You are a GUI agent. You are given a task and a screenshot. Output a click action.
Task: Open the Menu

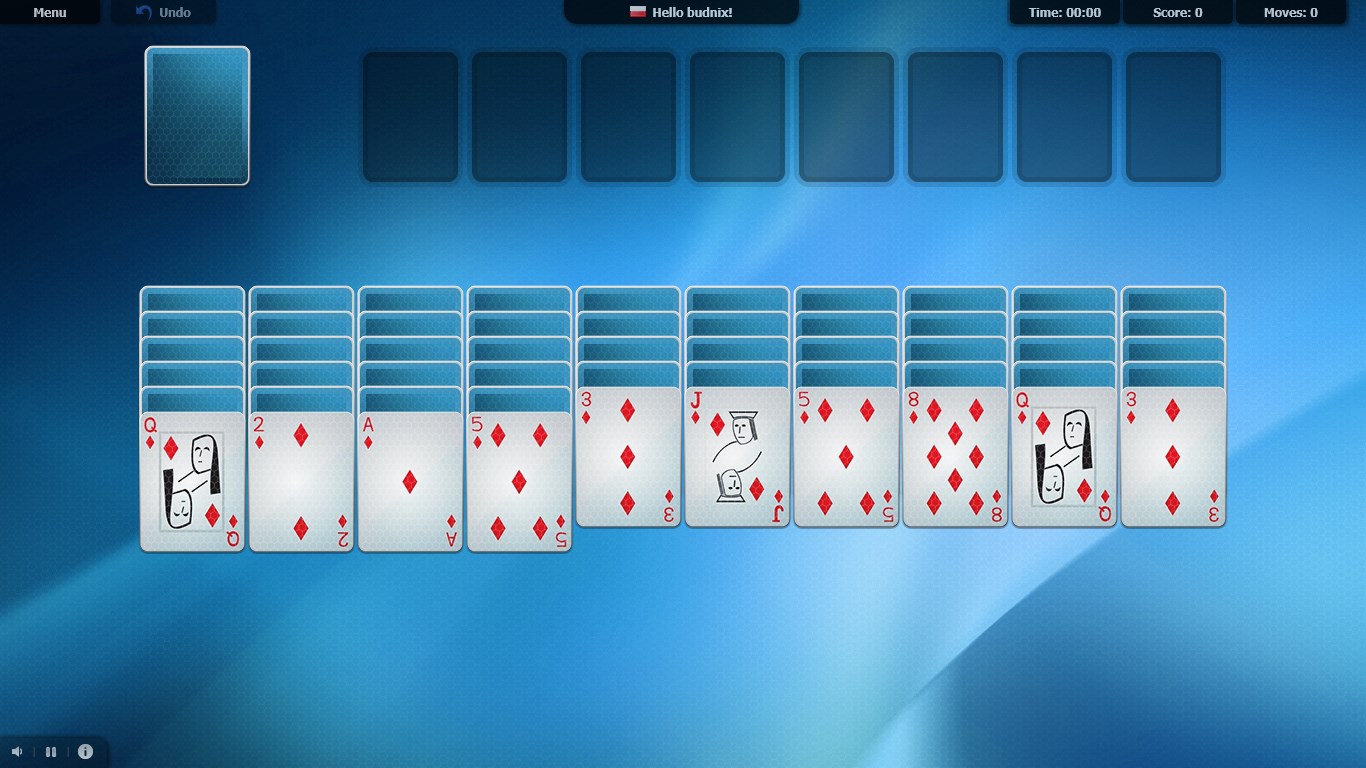(x=49, y=12)
